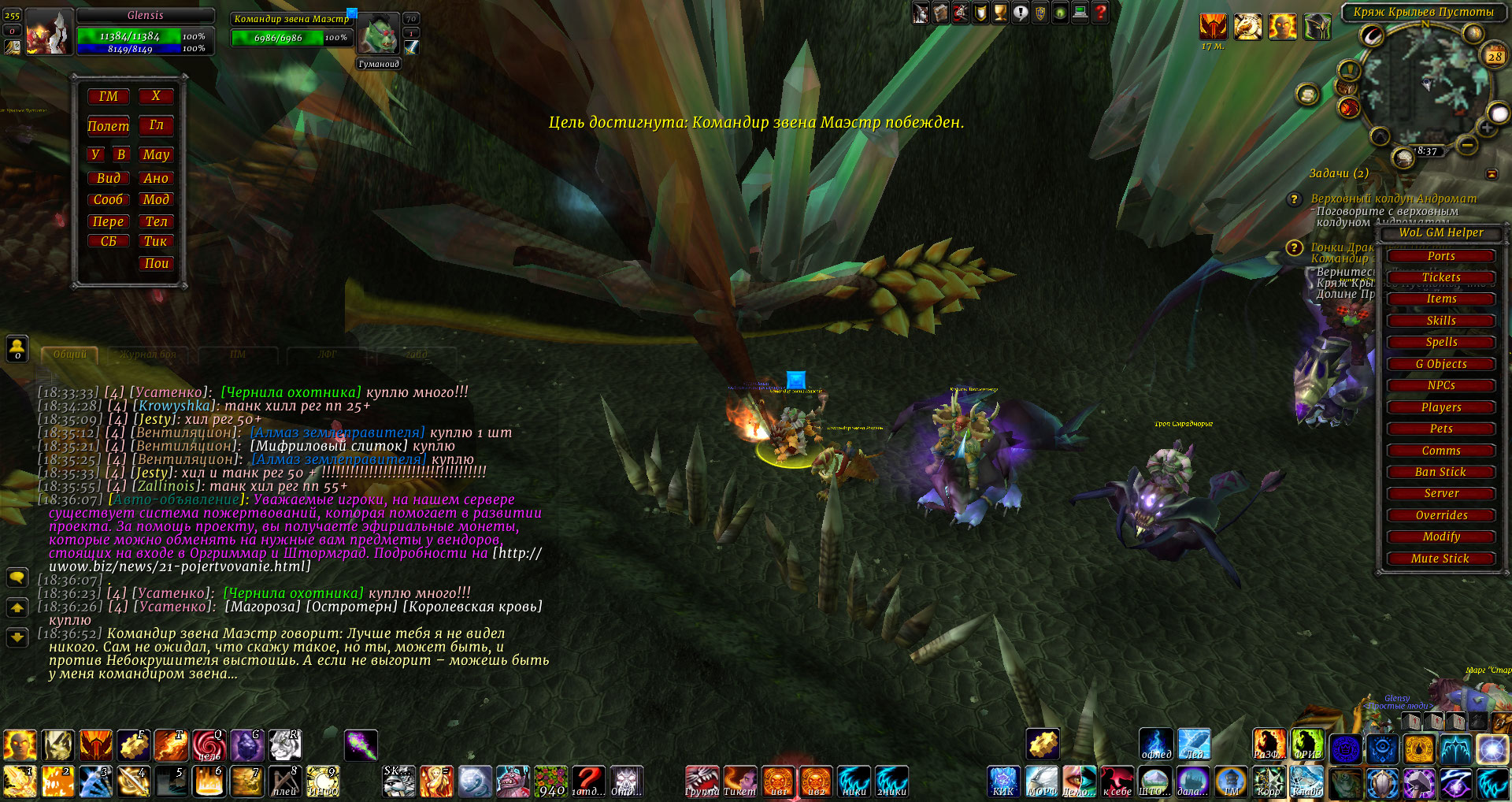Choose the Mute Stick option
The width and height of the screenshot is (1512, 802).
pyautogui.click(x=1440, y=559)
